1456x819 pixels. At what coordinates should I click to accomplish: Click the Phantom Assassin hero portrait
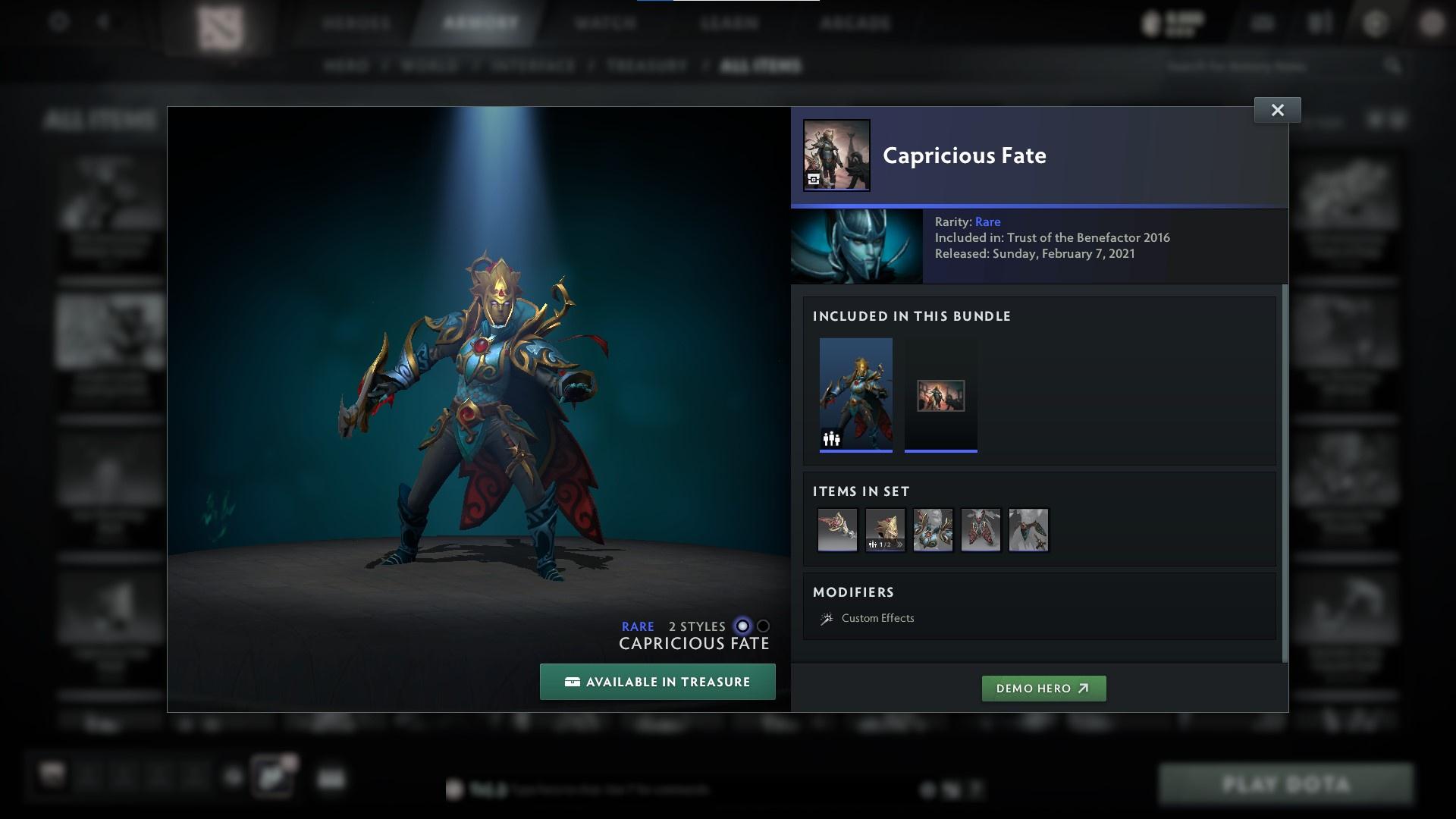point(857,246)
